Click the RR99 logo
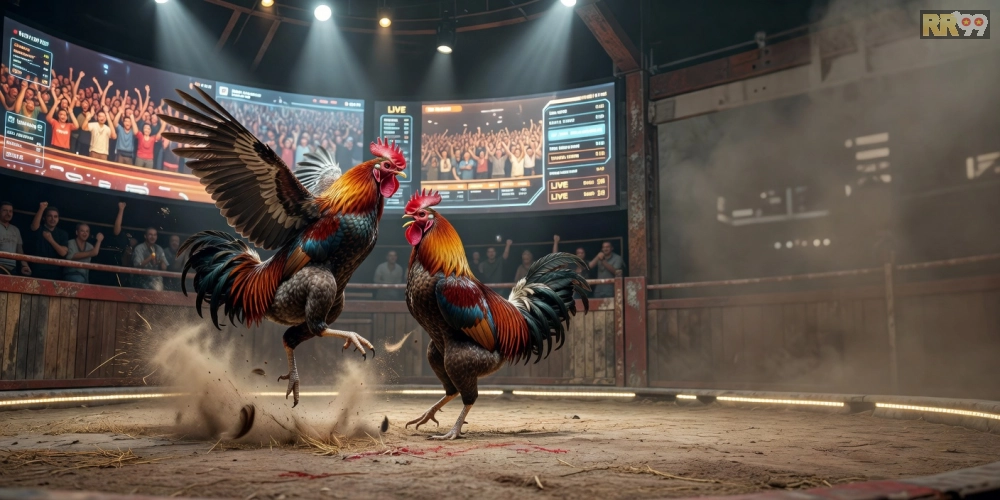The image size is (1000, 500). (954, 25)
